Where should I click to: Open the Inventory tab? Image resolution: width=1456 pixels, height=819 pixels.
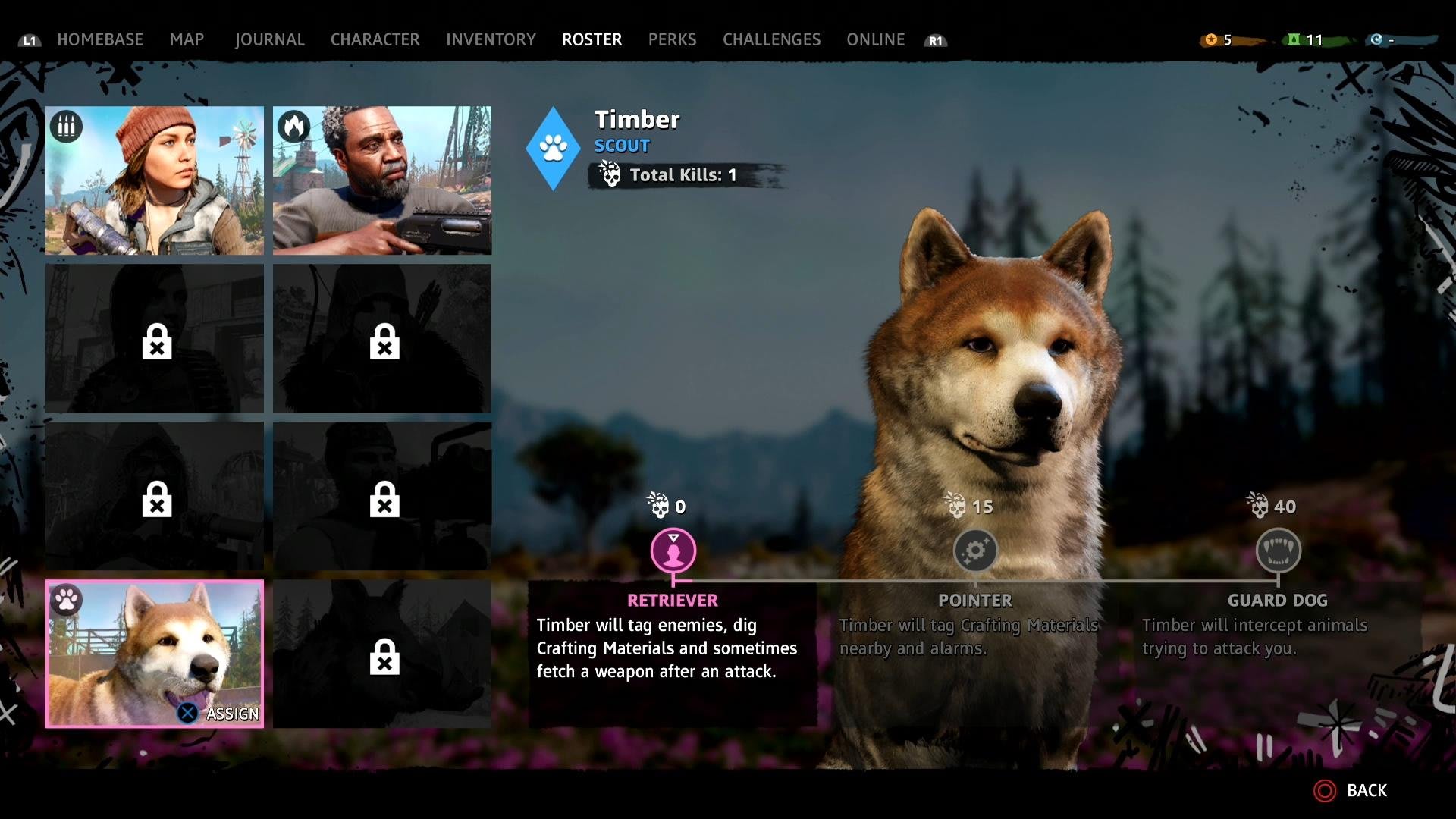(x=491, y=39)
